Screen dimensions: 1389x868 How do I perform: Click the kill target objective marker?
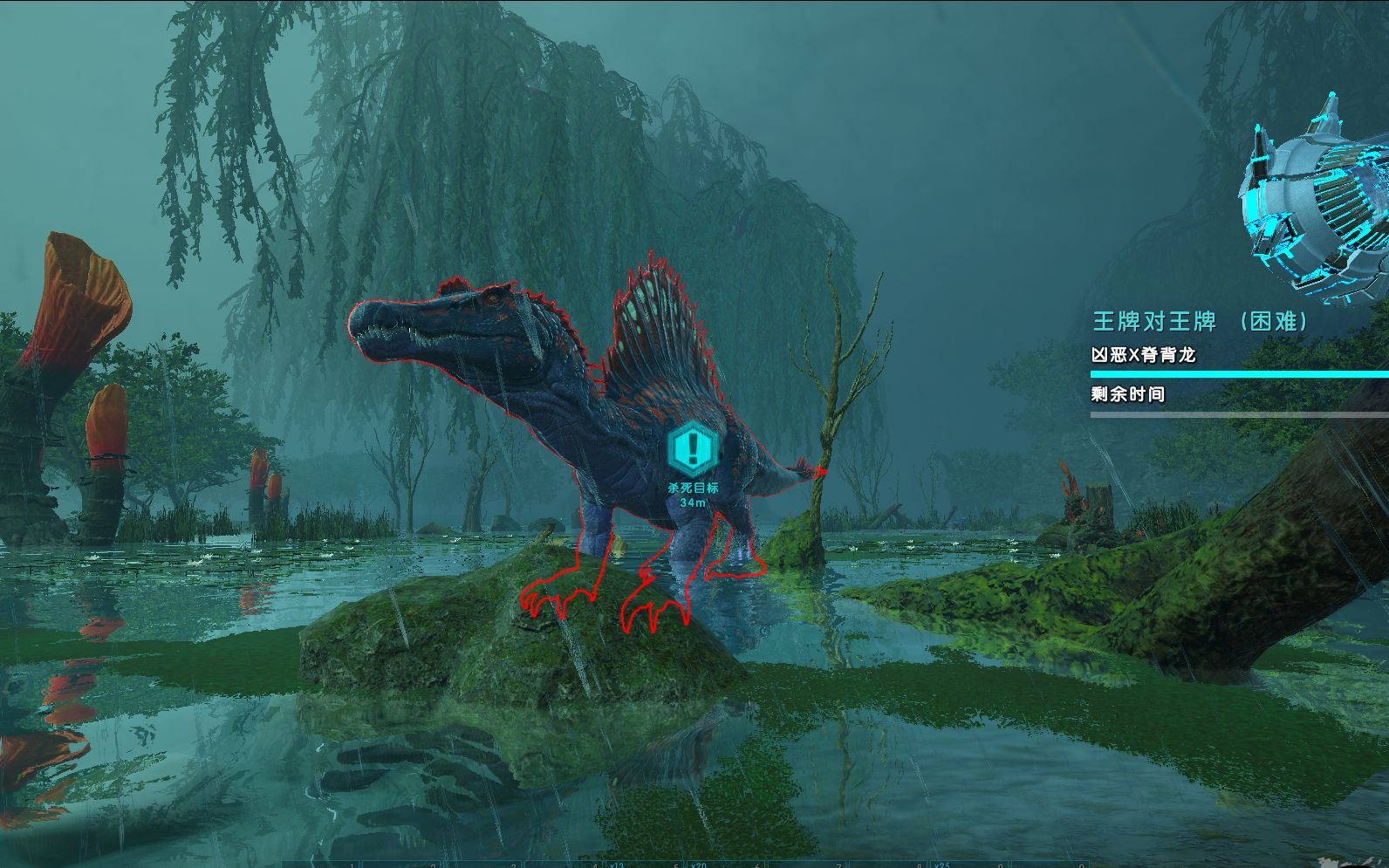[693, 448]
